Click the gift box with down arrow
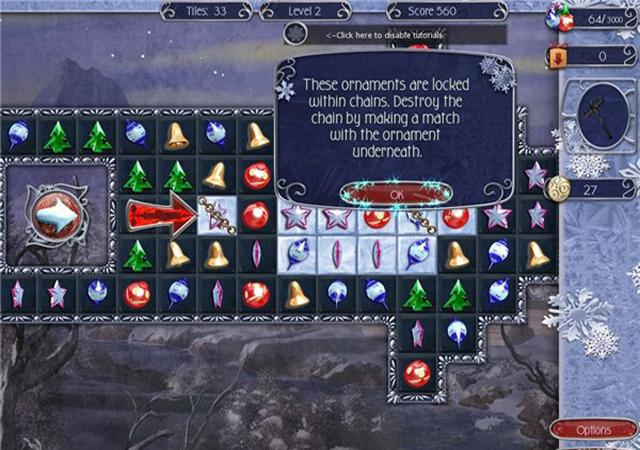Image resolution: width=640 pixels, height=450 pixels. [557, 58]
